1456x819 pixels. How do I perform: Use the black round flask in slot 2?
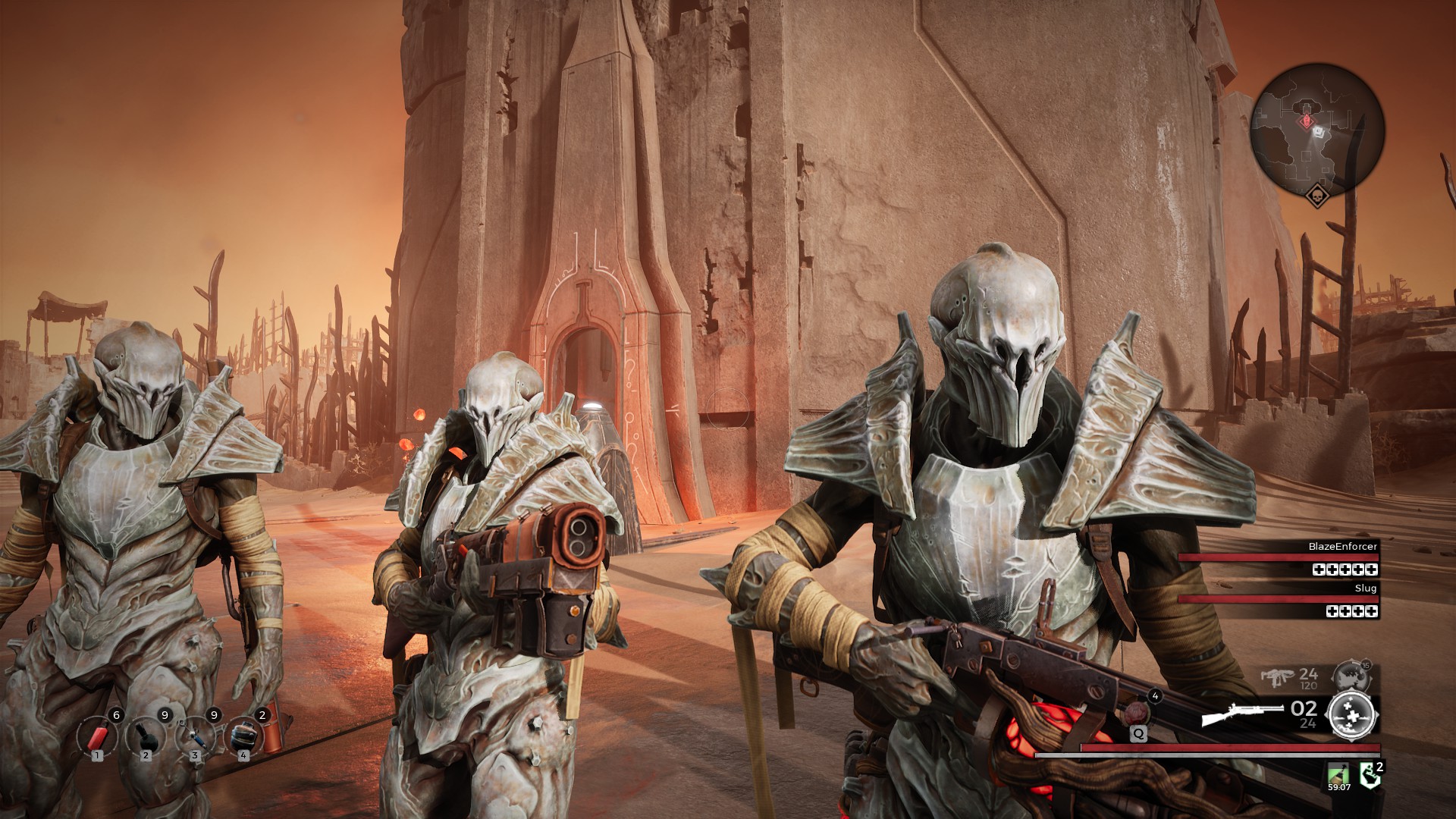pos(146,734)
